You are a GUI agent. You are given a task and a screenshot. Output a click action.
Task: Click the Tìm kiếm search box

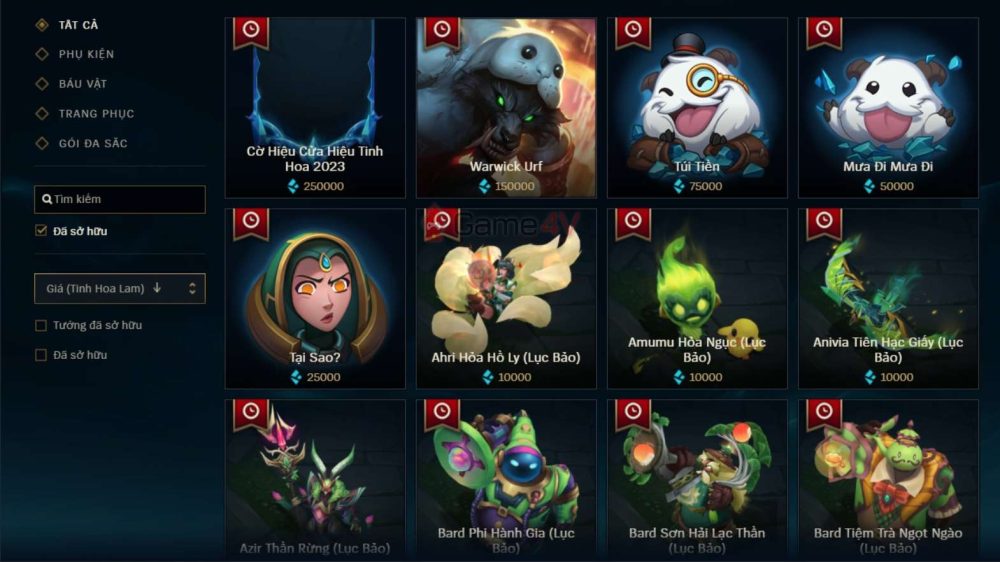(120, 199)
